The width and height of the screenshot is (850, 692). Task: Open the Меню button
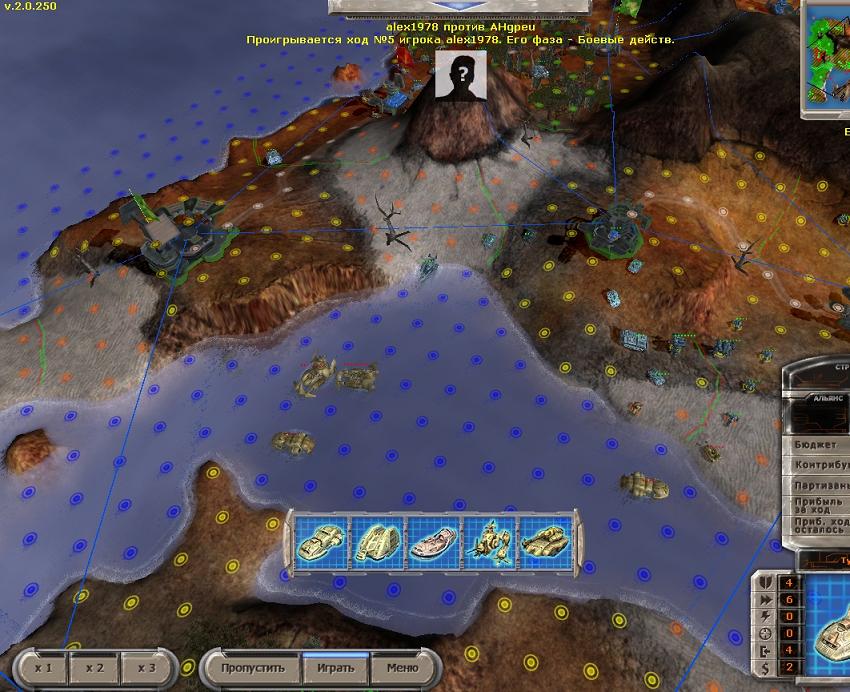pos(401,667)
